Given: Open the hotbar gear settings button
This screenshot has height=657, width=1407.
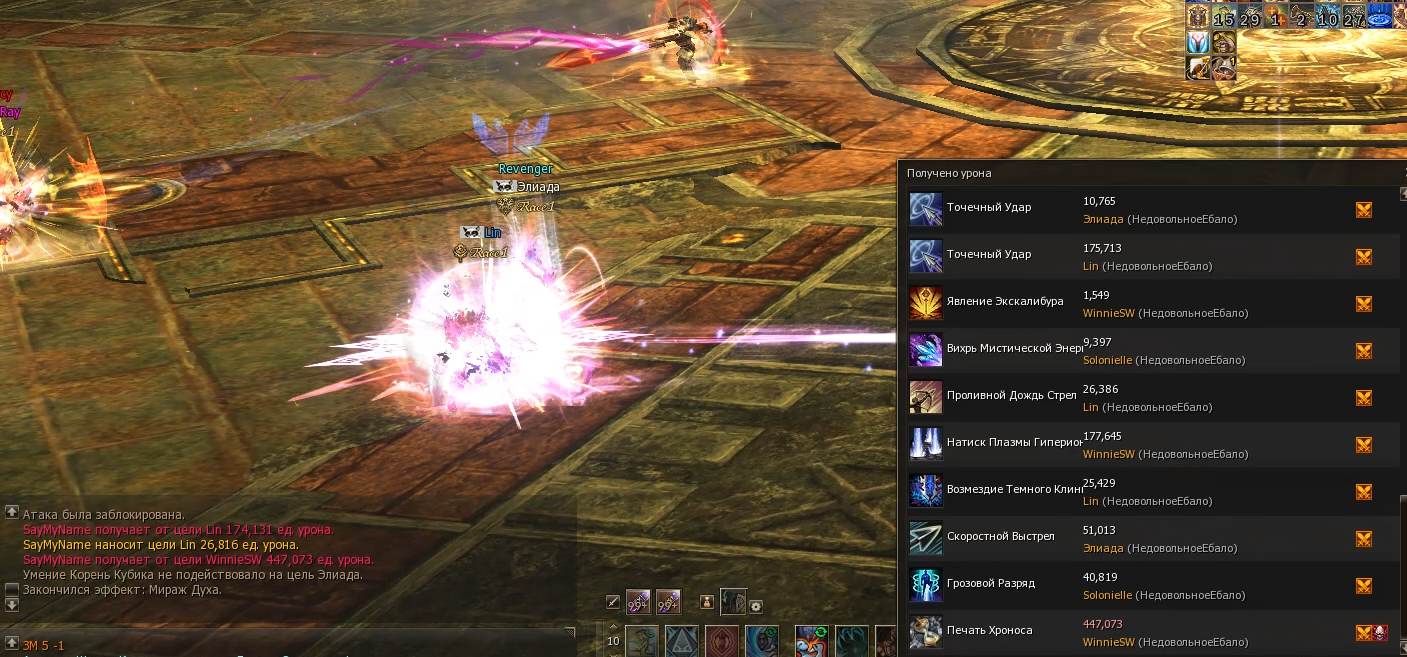Looking at the screenshot, I should [756, 606].
